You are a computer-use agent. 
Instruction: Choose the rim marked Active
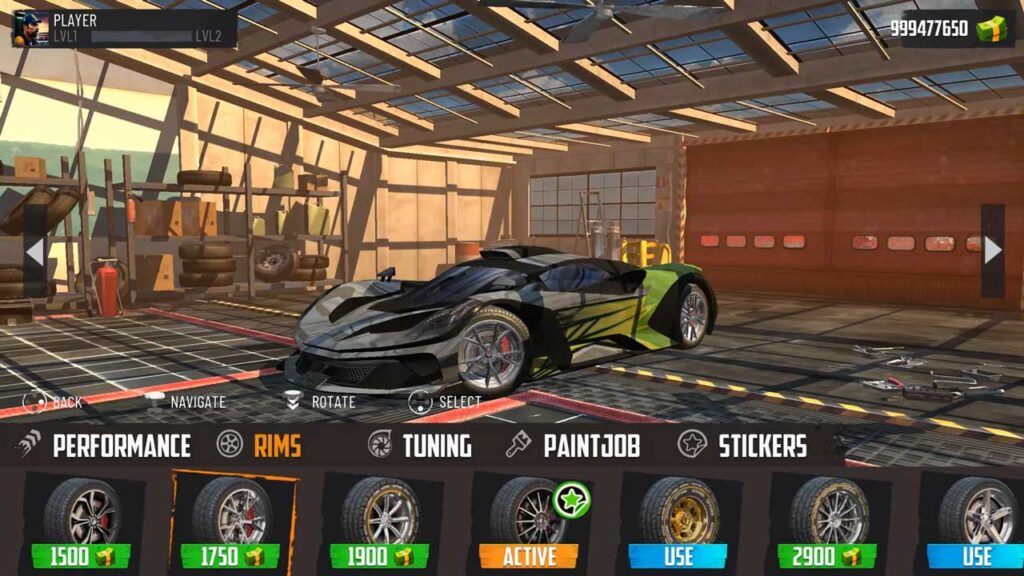(x=528, y=520)
